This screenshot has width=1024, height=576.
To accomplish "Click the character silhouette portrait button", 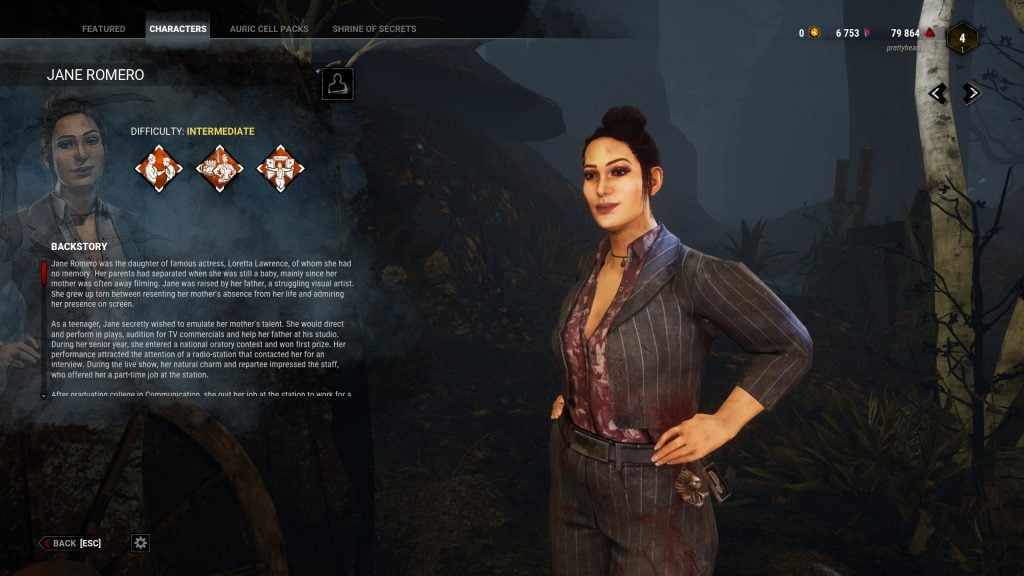I will (x=338, y=84).
